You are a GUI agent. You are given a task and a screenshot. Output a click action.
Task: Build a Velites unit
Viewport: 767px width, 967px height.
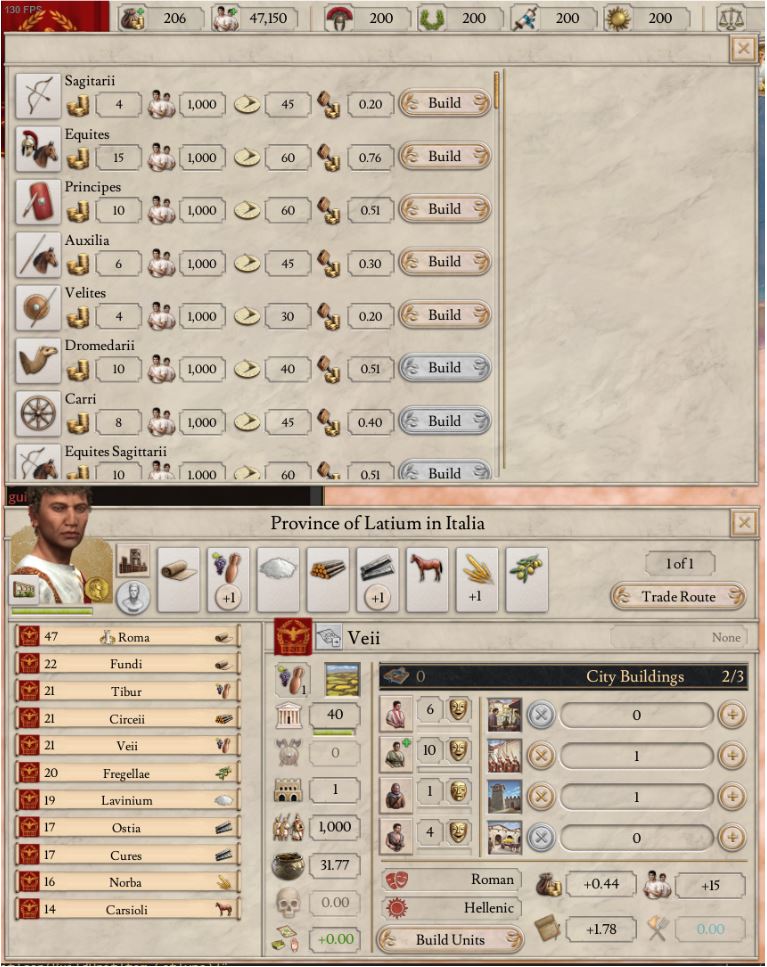click(444, 315)
